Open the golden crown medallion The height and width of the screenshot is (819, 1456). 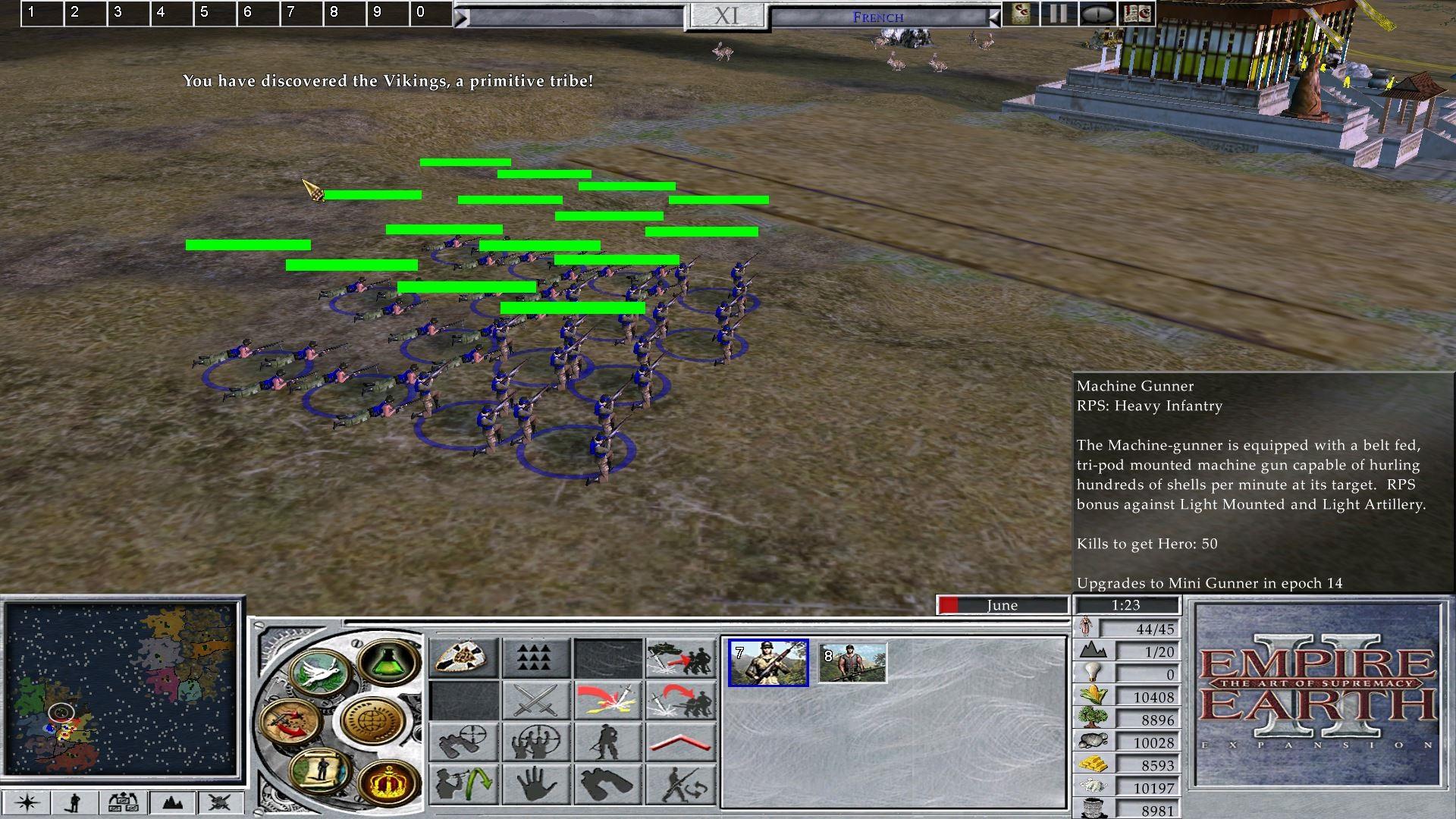pyautogui.click(x=388, y=782)
